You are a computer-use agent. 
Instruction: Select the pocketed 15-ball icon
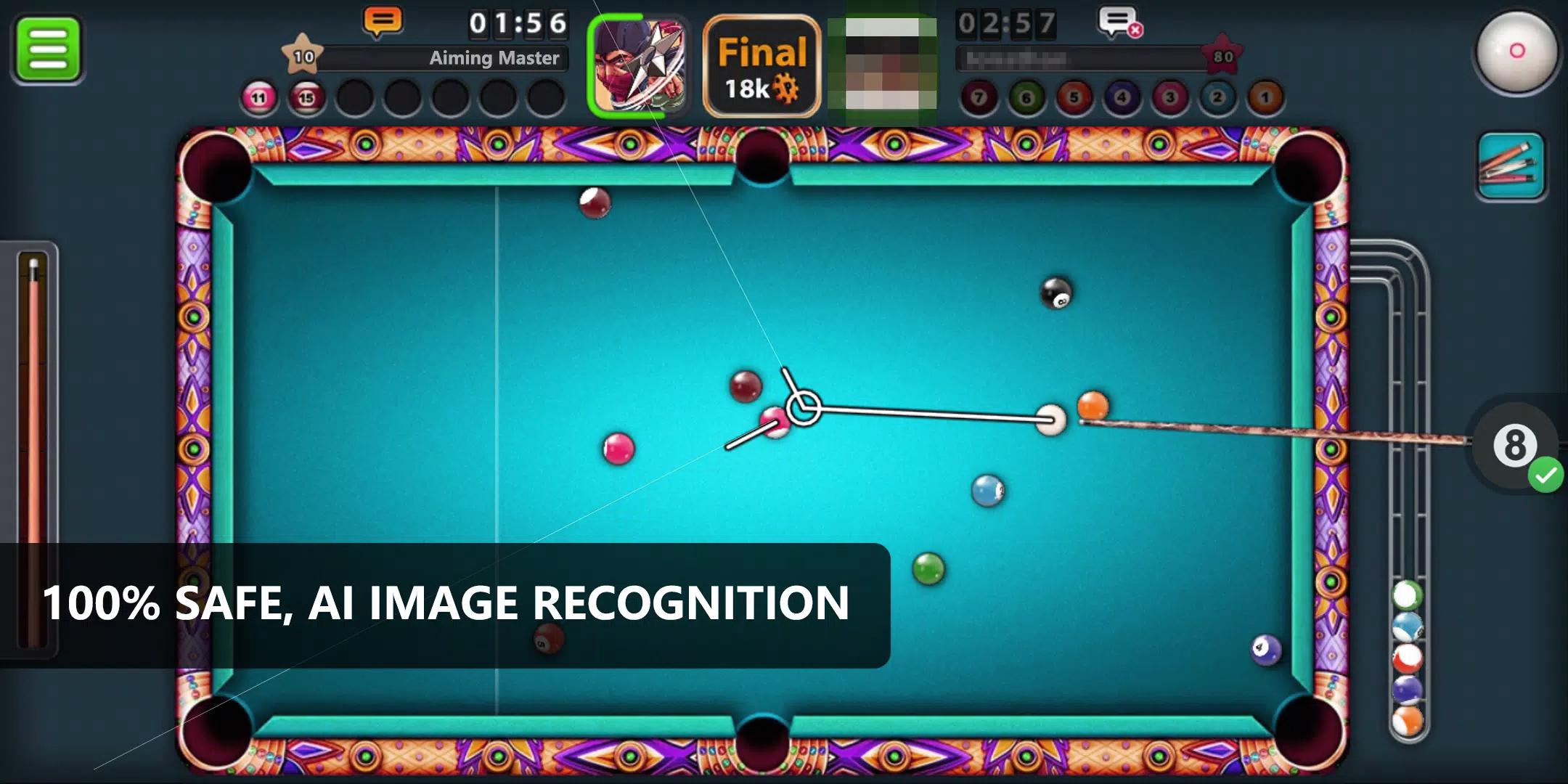tap(306, 97)
